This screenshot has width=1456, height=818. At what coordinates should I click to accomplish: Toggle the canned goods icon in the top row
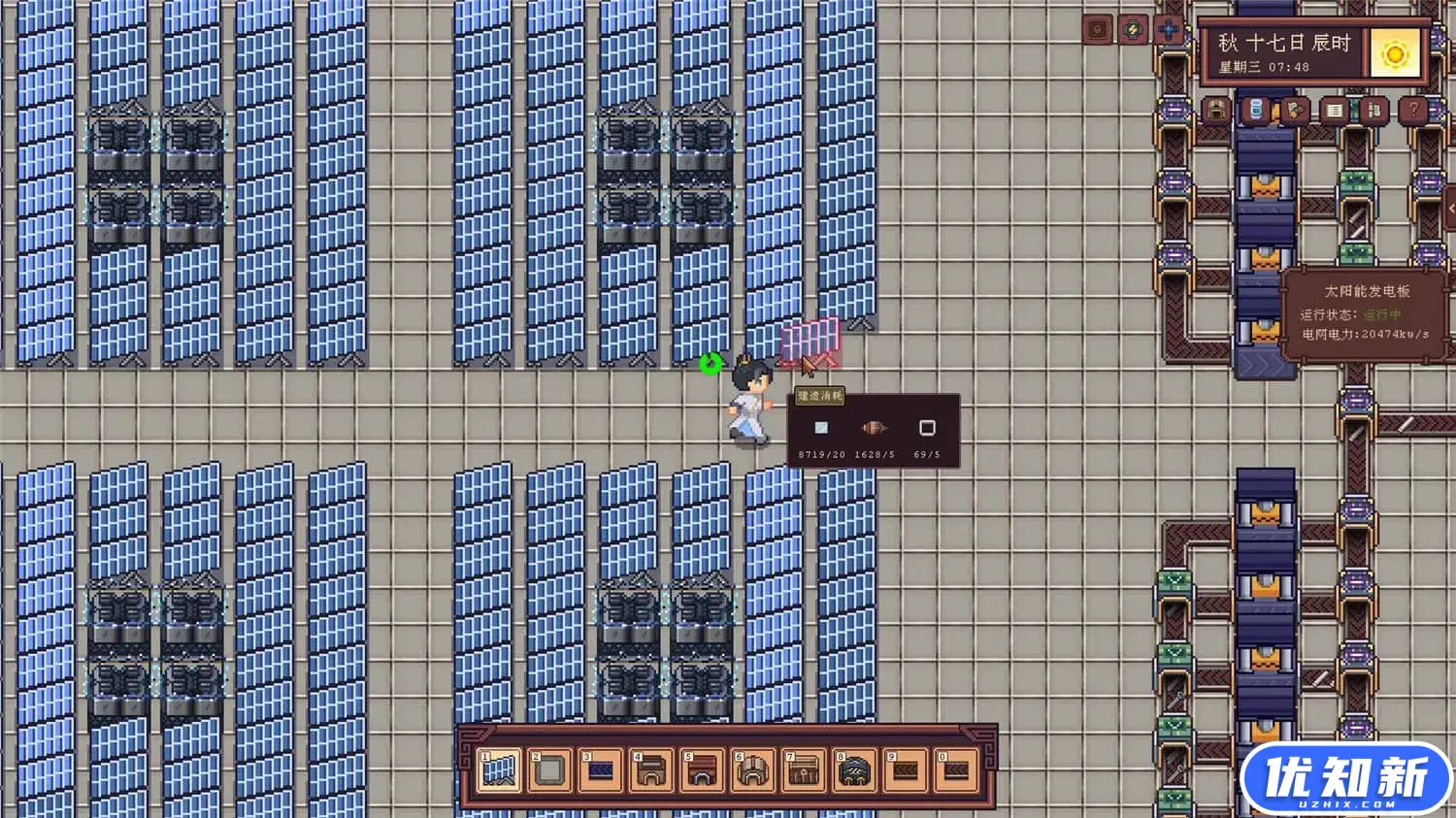(x=1257, y=109)
